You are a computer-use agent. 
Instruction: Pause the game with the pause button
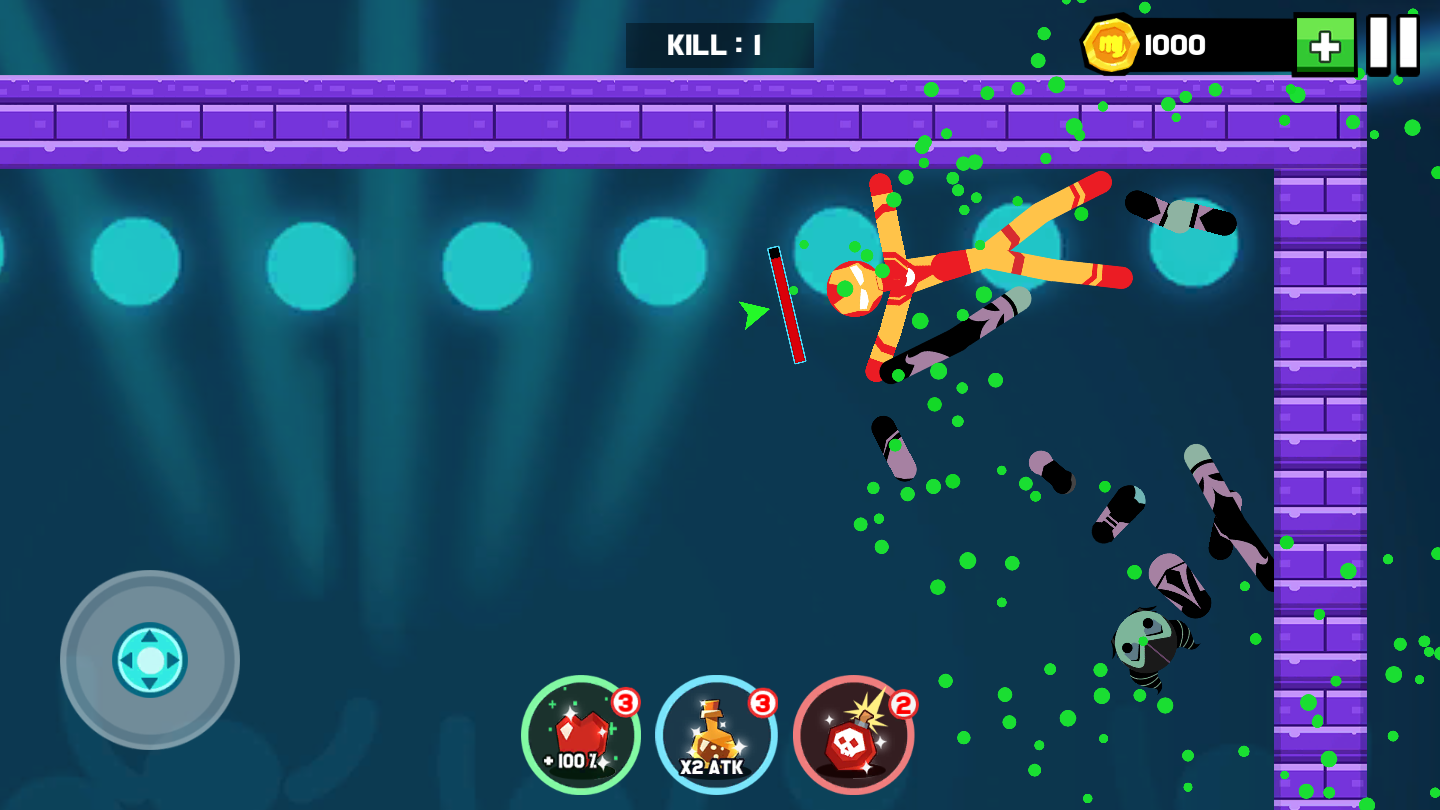click(1393, 44)
